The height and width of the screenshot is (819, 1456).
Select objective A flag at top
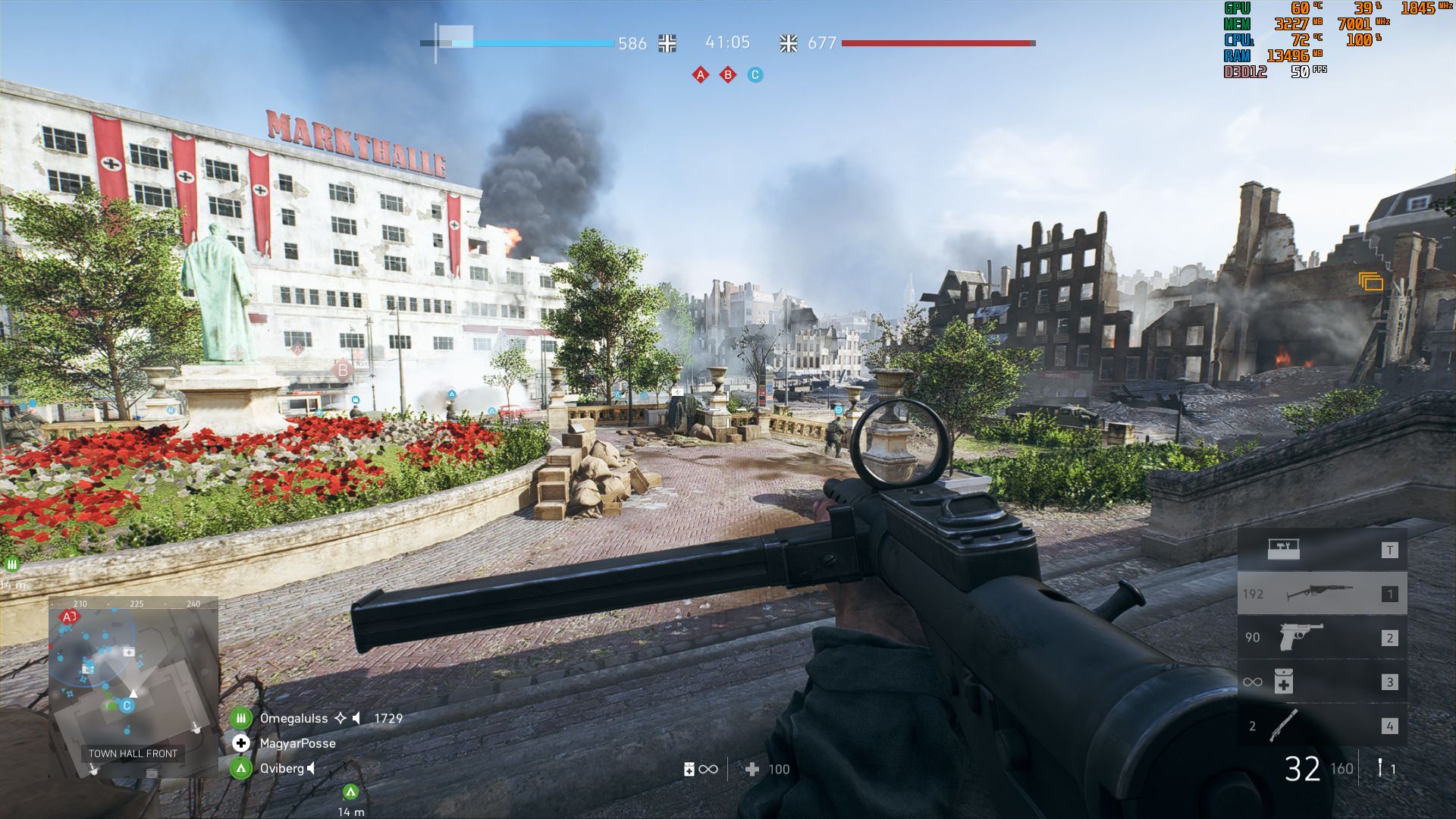click(x=700, y=75)
